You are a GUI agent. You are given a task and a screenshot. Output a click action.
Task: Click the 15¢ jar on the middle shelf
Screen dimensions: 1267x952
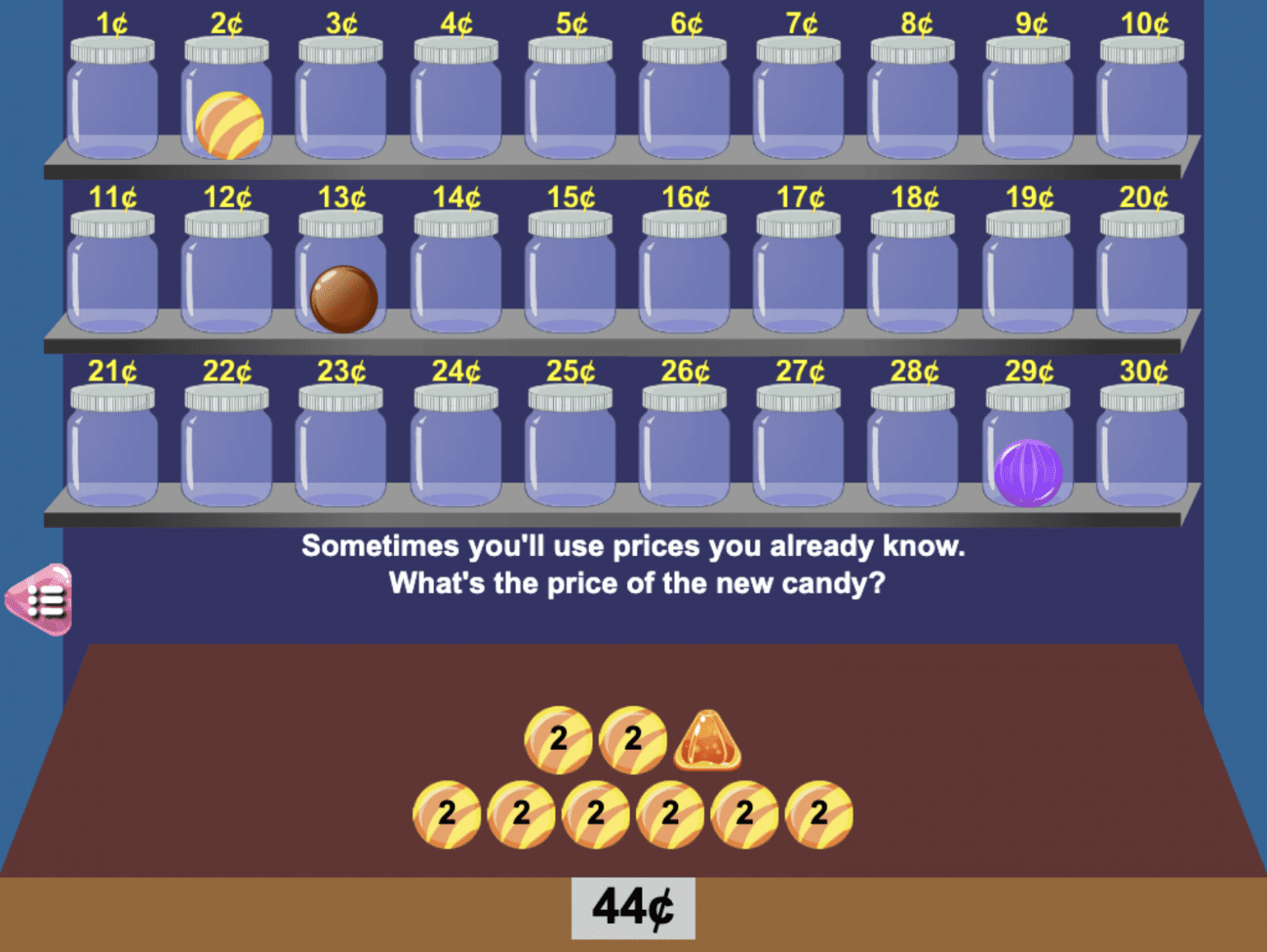571,276
